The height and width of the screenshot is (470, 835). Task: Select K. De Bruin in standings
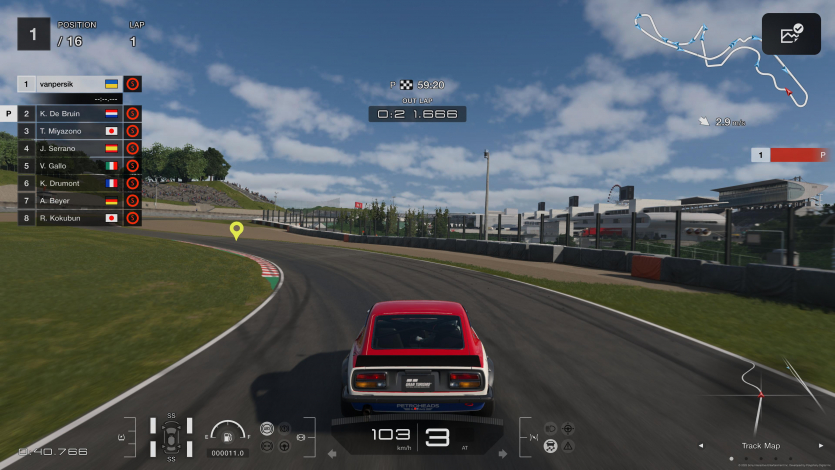tap(70, 114)
